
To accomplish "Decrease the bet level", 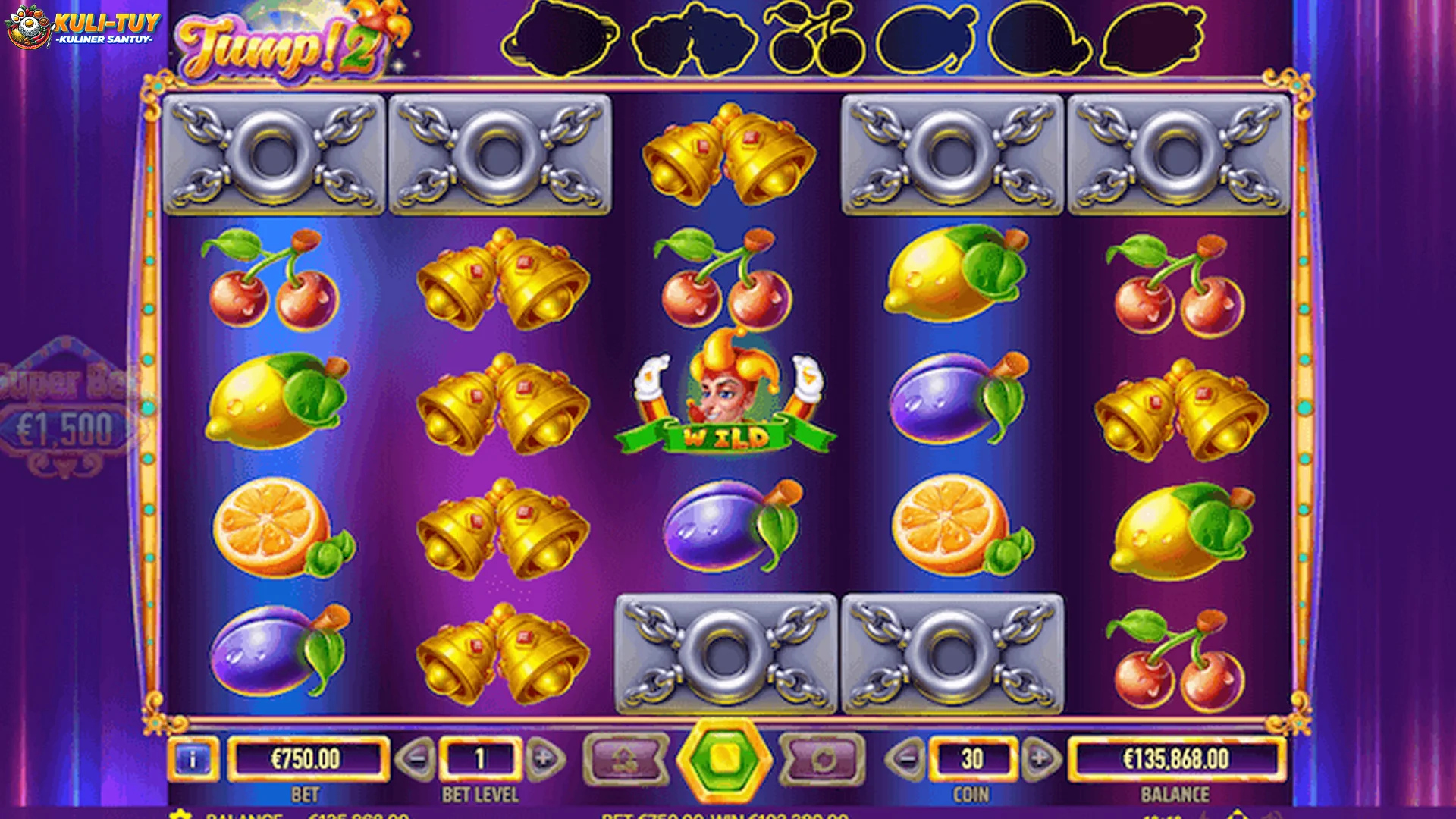I will click(x=416, y=758).
